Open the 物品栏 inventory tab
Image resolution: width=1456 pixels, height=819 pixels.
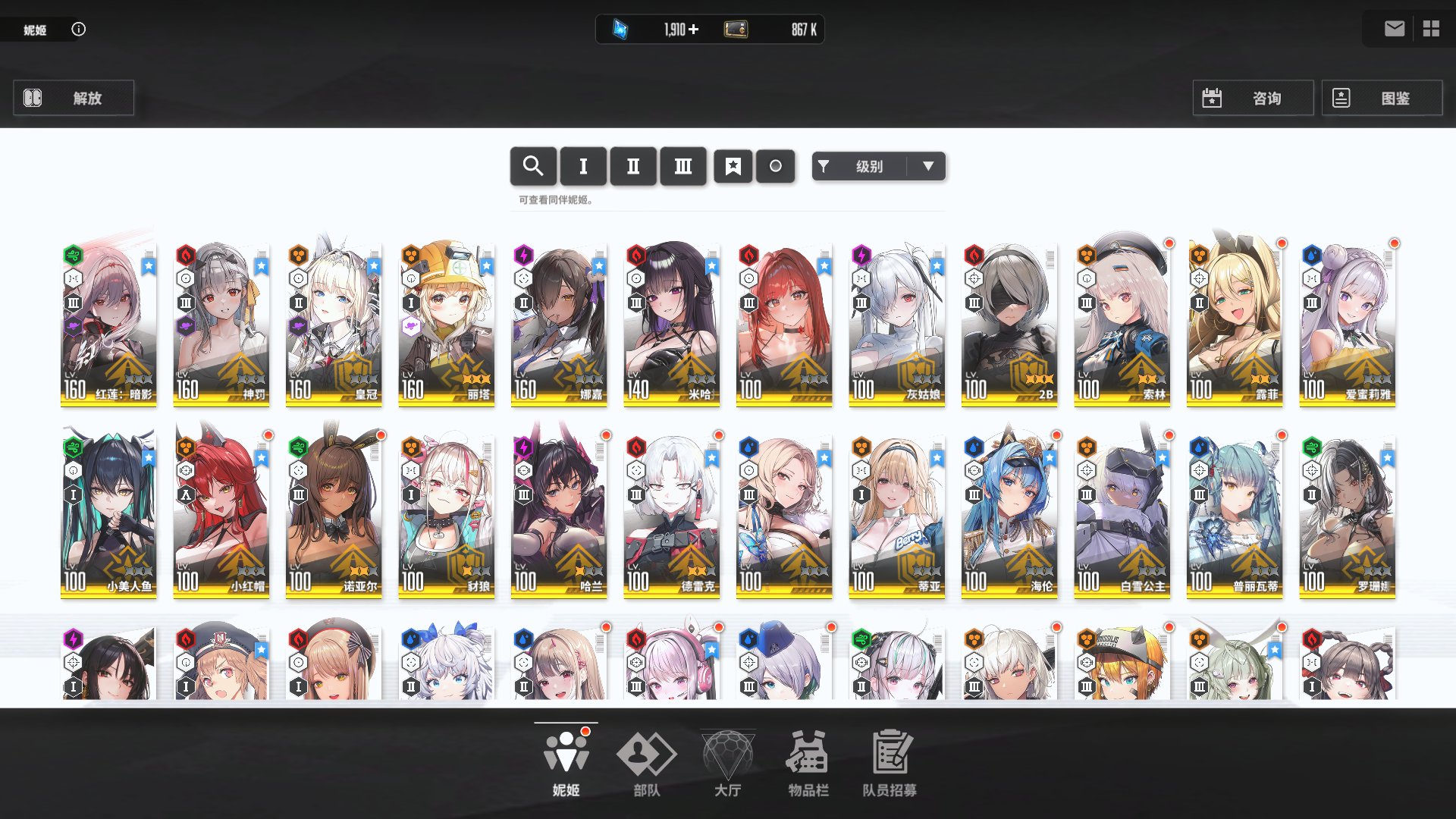(x=808, y=764)
